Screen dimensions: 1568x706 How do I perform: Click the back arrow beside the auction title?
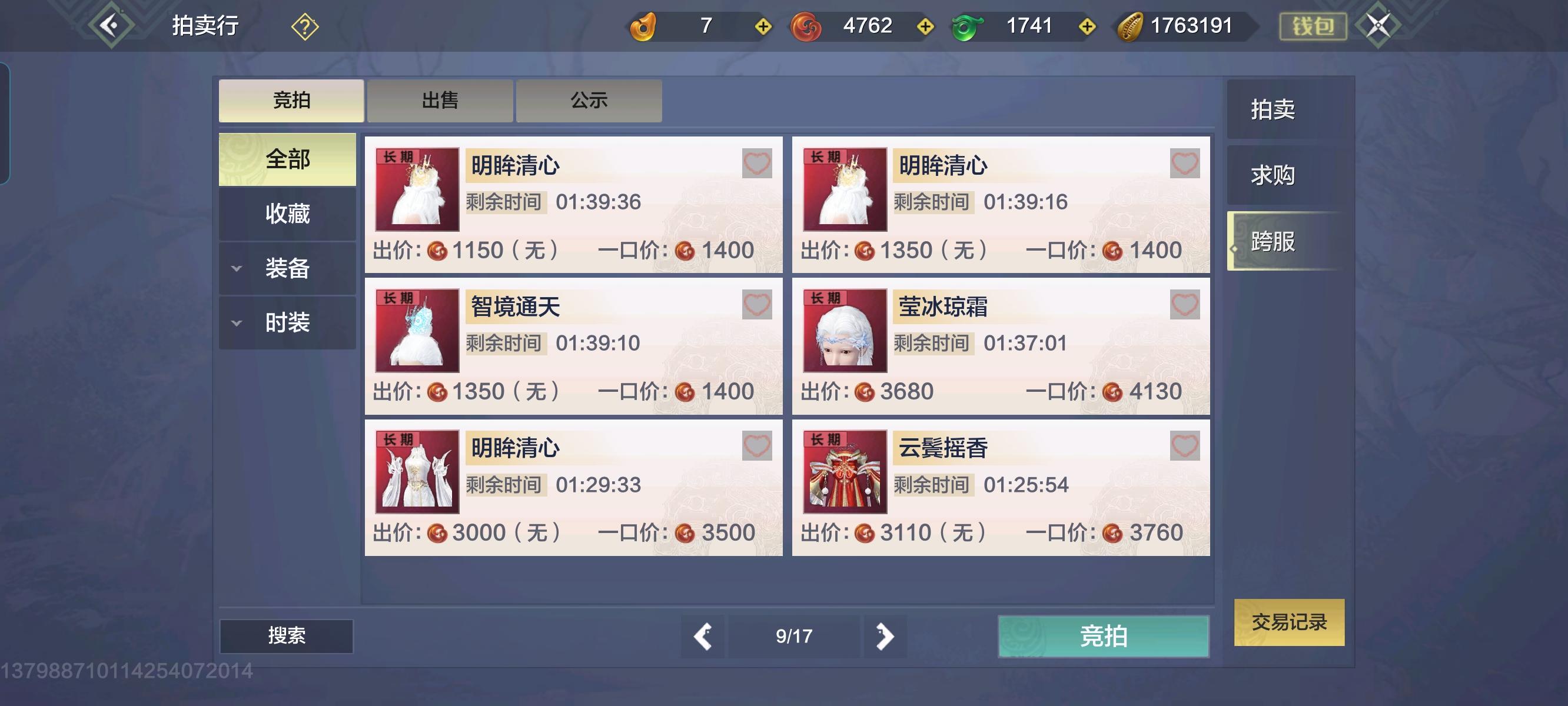pos(109,25)
